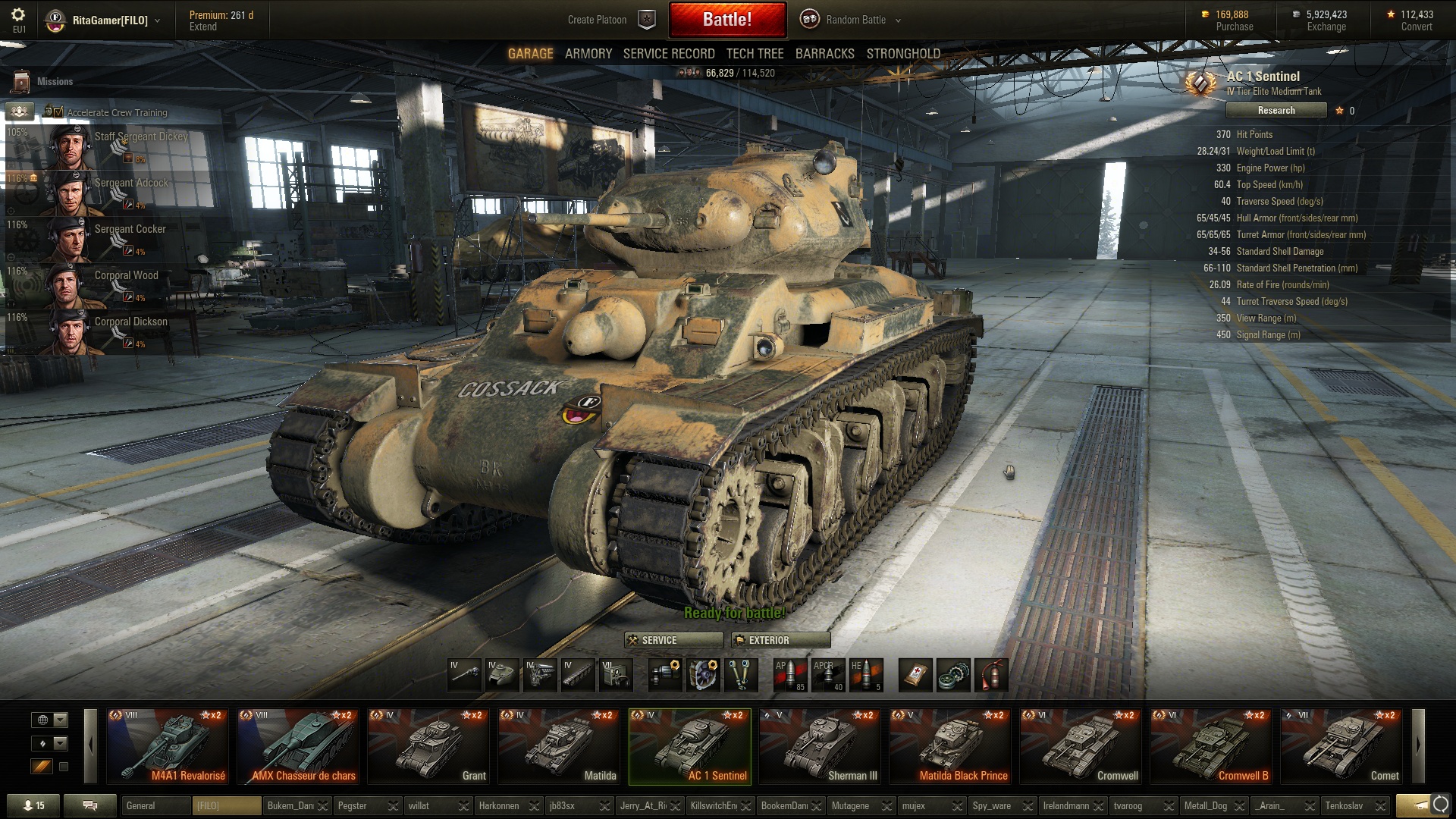Open the settings gear menu

pyautogui.click(x=18, y=15)
